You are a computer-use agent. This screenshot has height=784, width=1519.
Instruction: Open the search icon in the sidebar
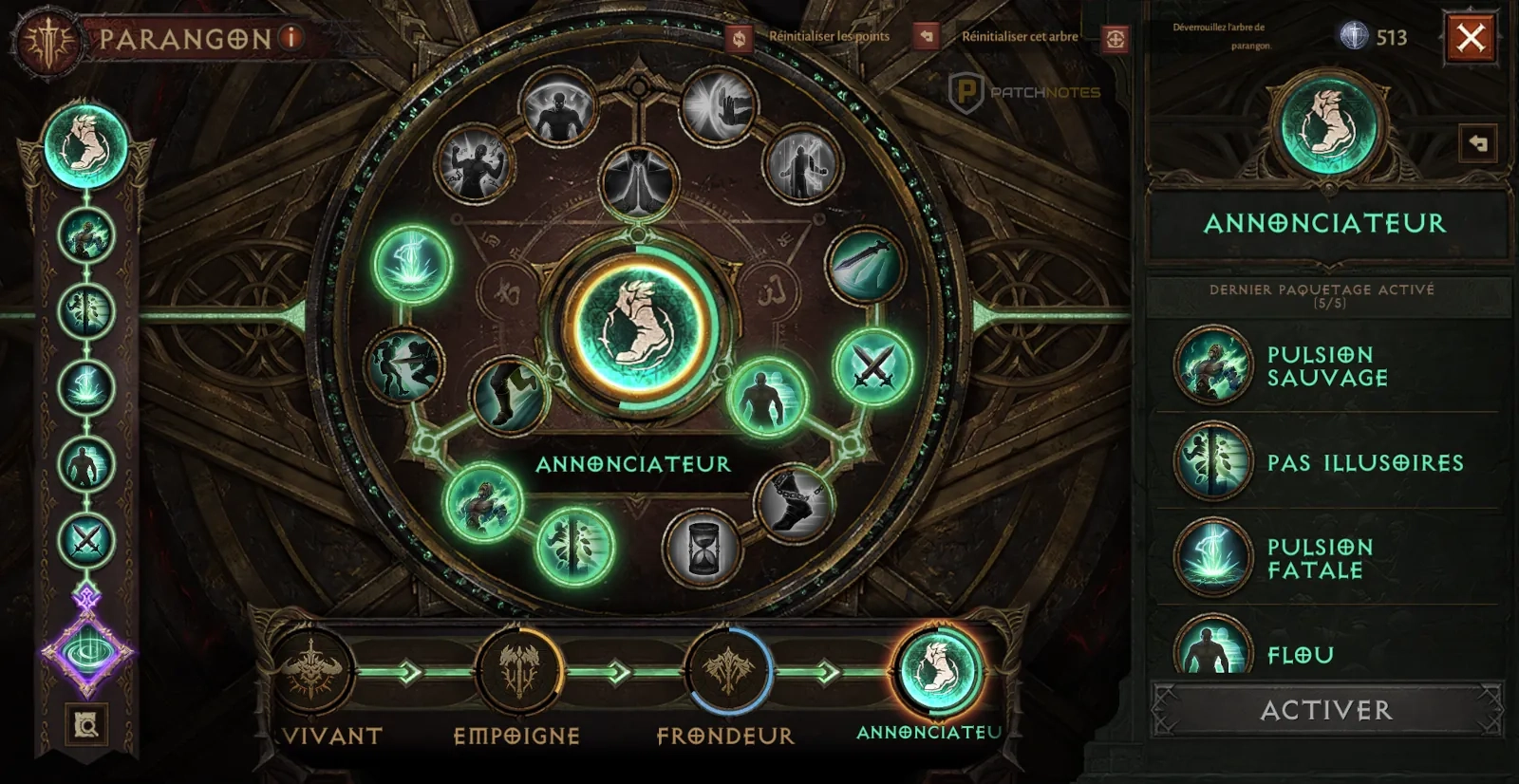(x=86, y=726)
